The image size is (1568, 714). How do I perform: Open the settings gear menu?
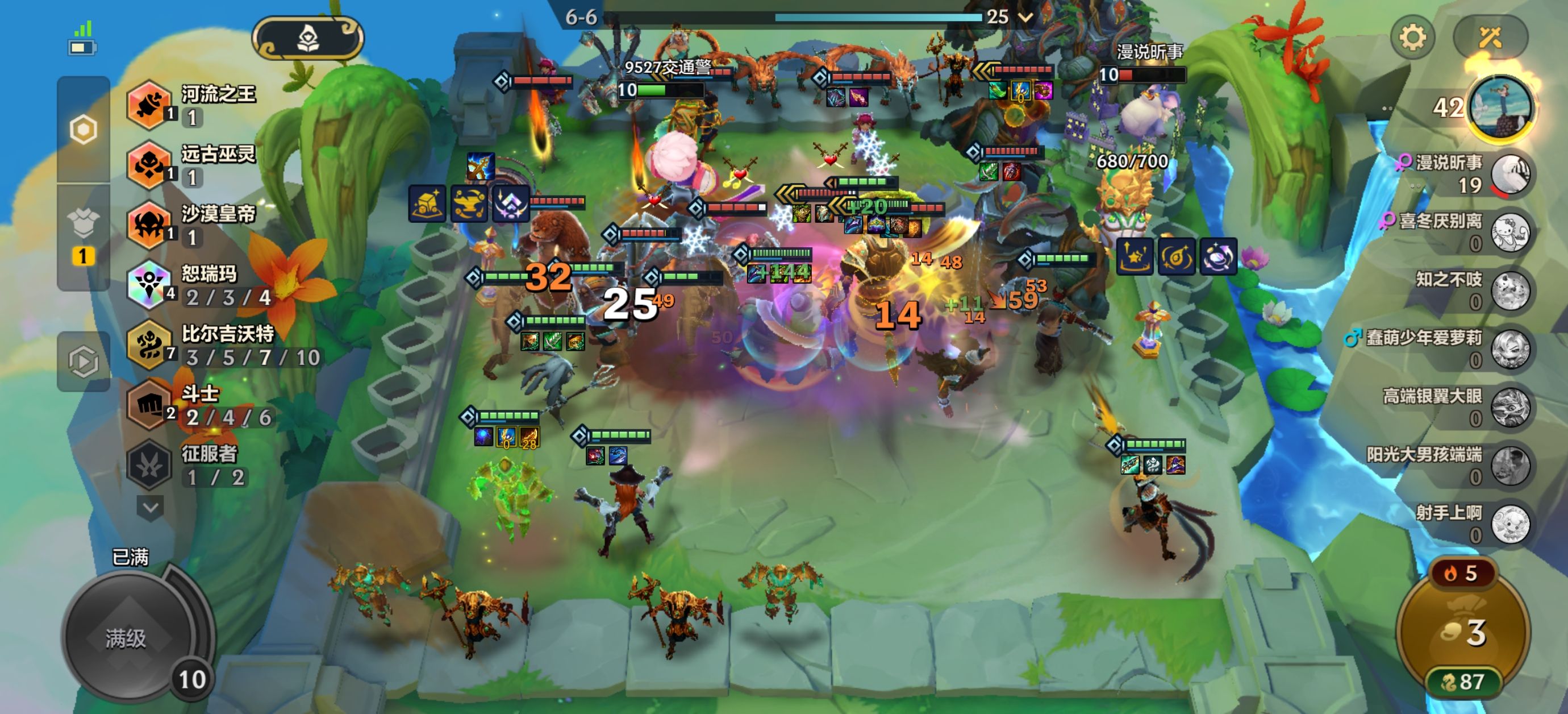[x=1412, y=38]
